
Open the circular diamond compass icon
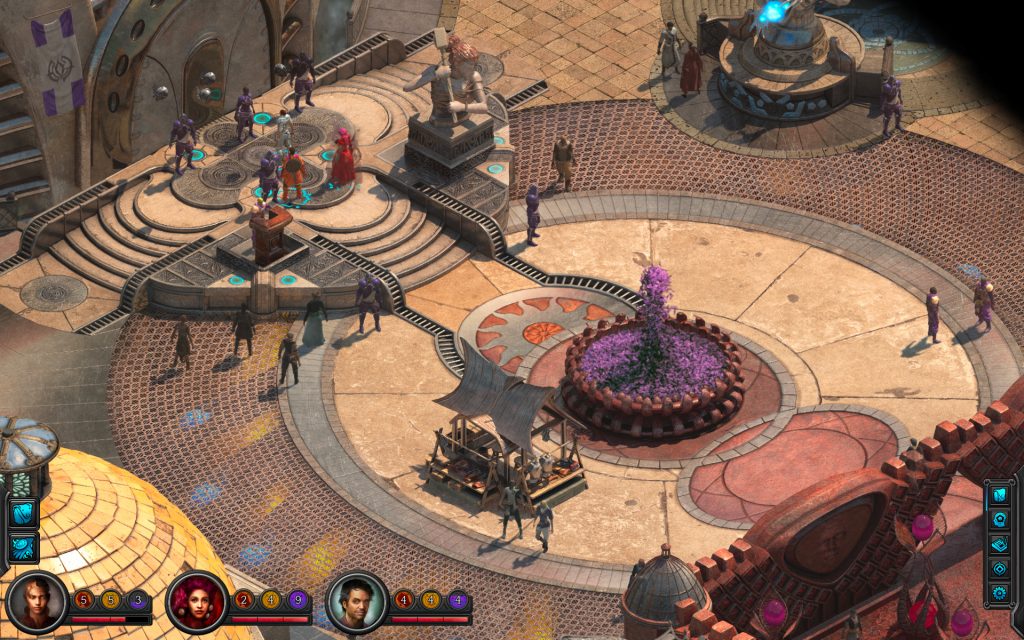1000,569
